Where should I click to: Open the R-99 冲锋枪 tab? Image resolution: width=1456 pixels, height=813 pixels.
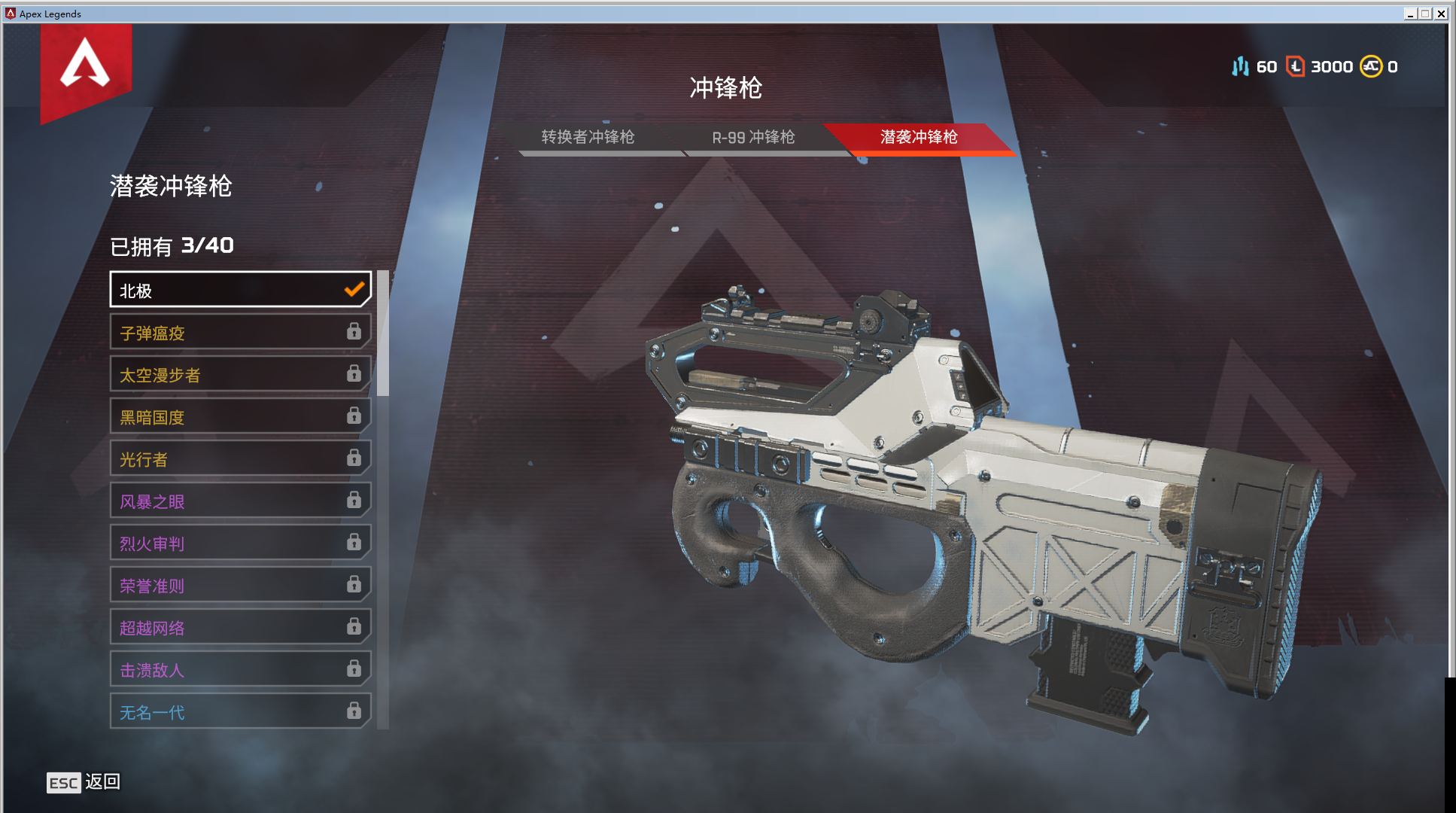(753, 137)
